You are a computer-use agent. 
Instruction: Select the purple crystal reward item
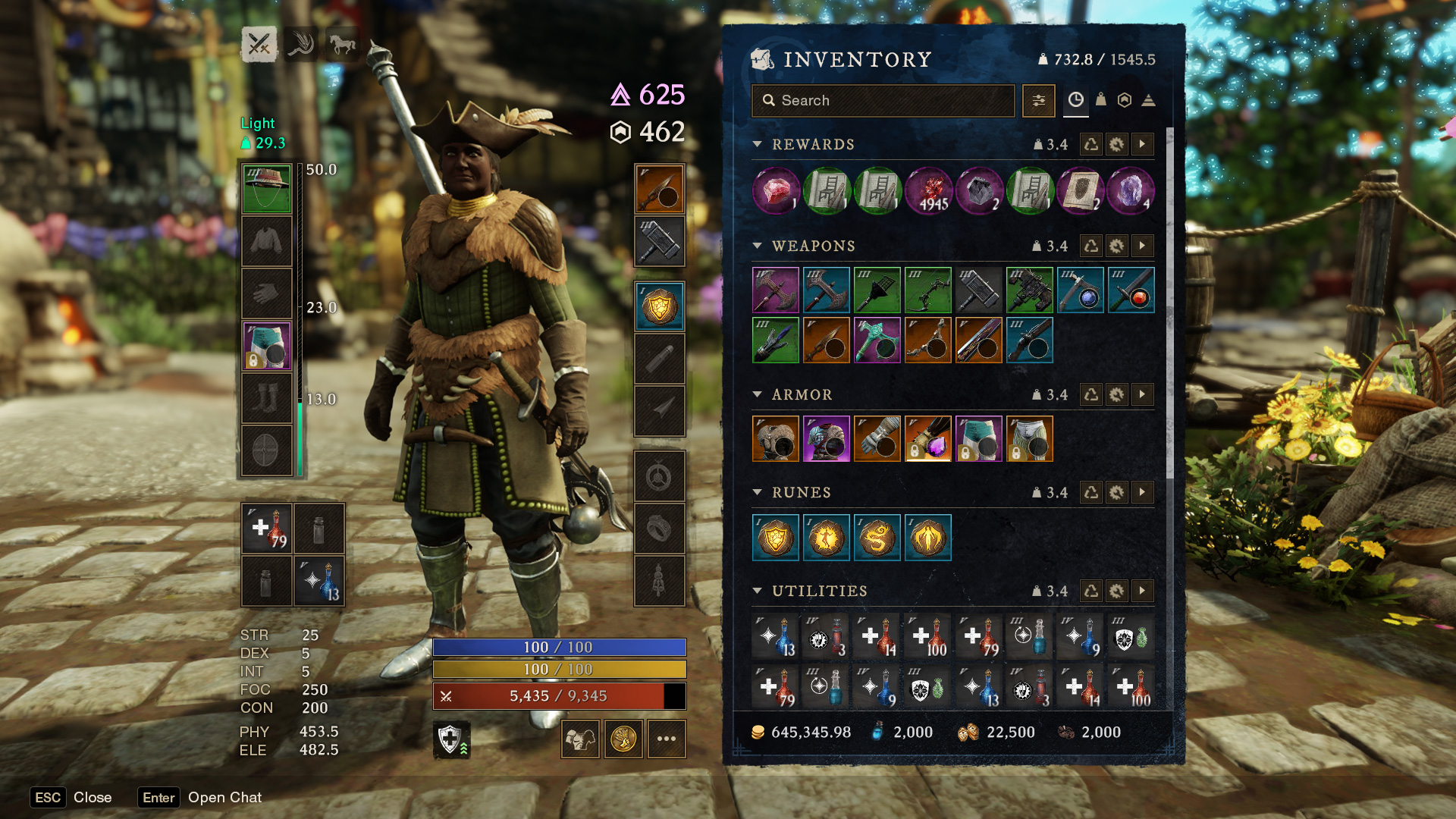(1131, 190)
